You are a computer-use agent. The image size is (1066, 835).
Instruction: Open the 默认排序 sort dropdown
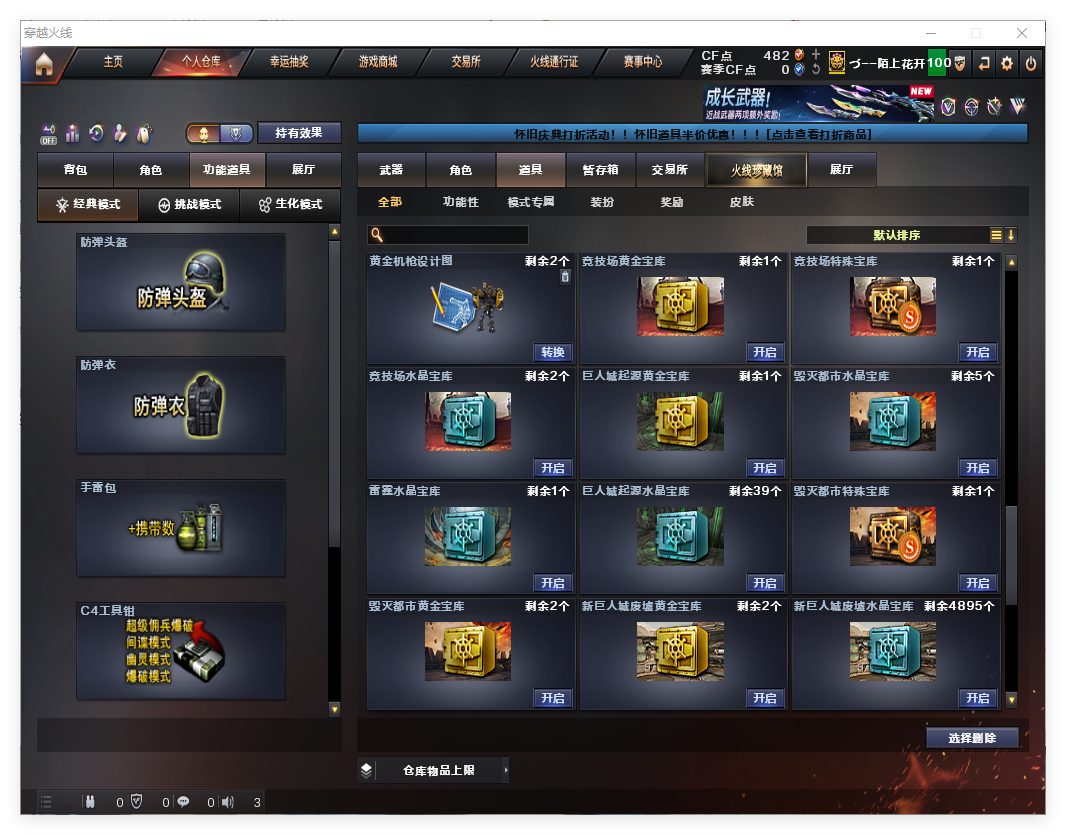[897, 235]
